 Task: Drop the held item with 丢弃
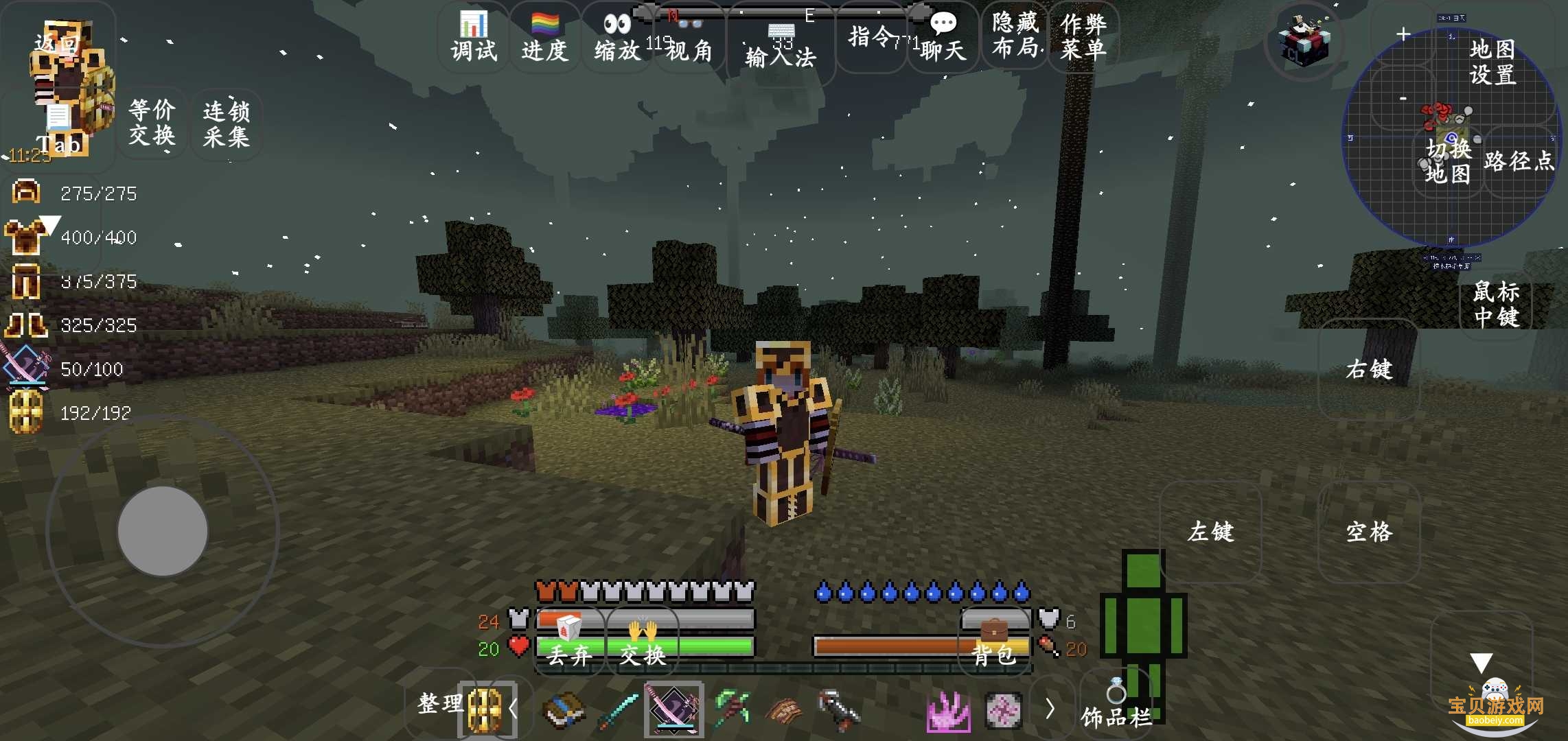[569, 644]
